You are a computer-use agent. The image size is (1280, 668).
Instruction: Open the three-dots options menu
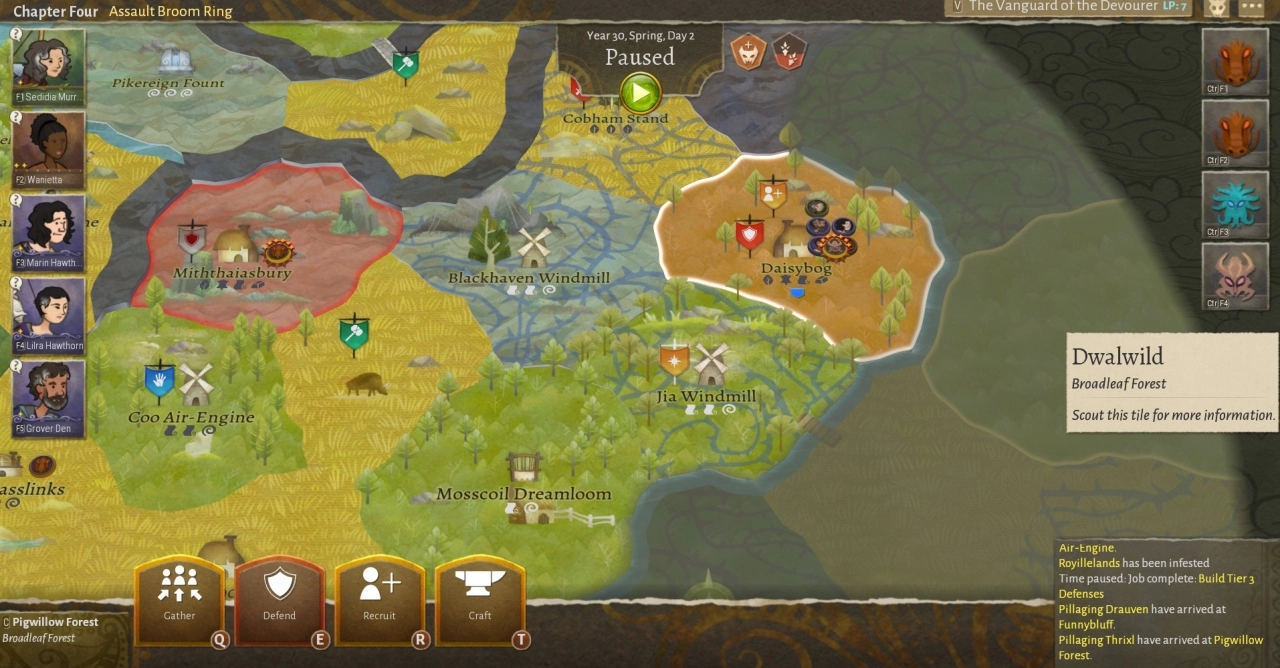1251,8
